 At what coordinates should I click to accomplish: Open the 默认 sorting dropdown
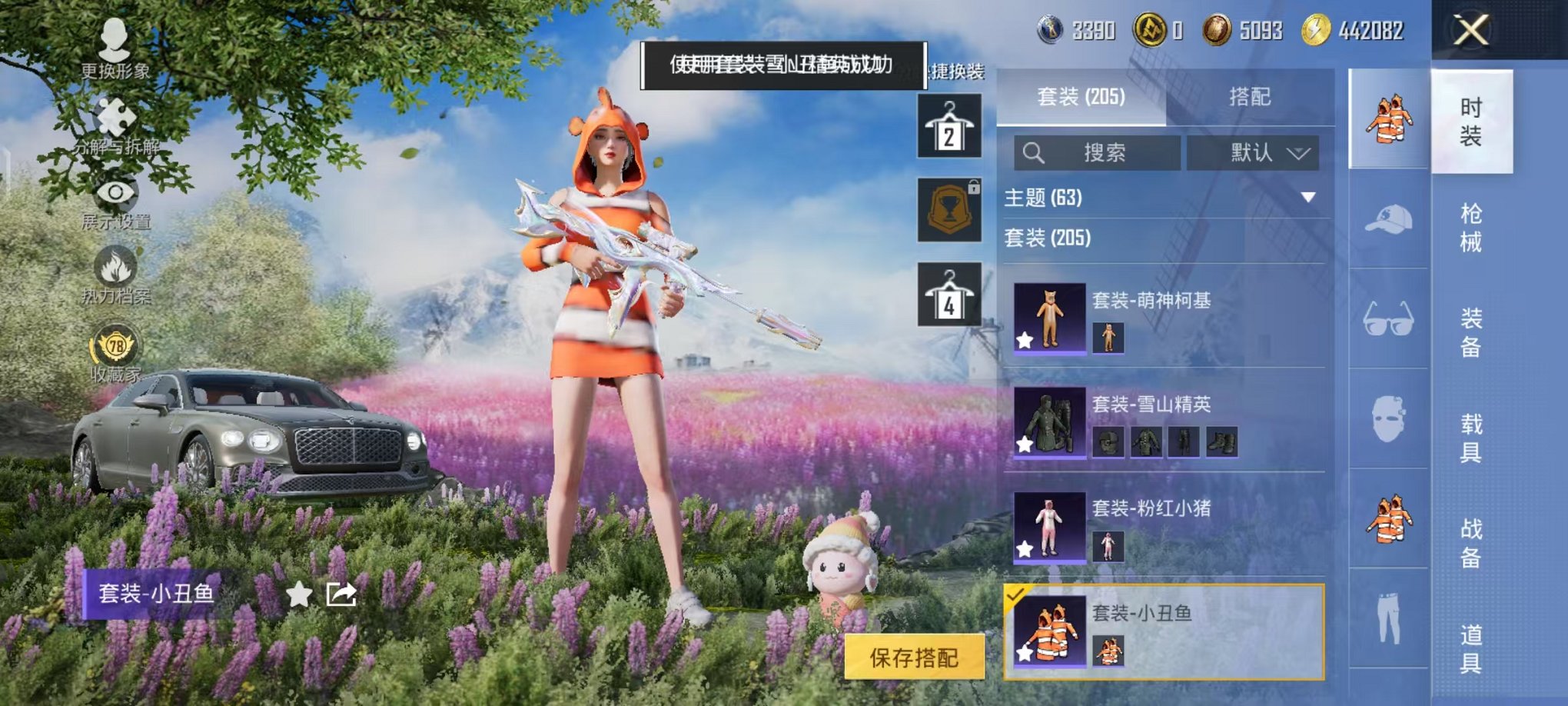pos(1253,152)
